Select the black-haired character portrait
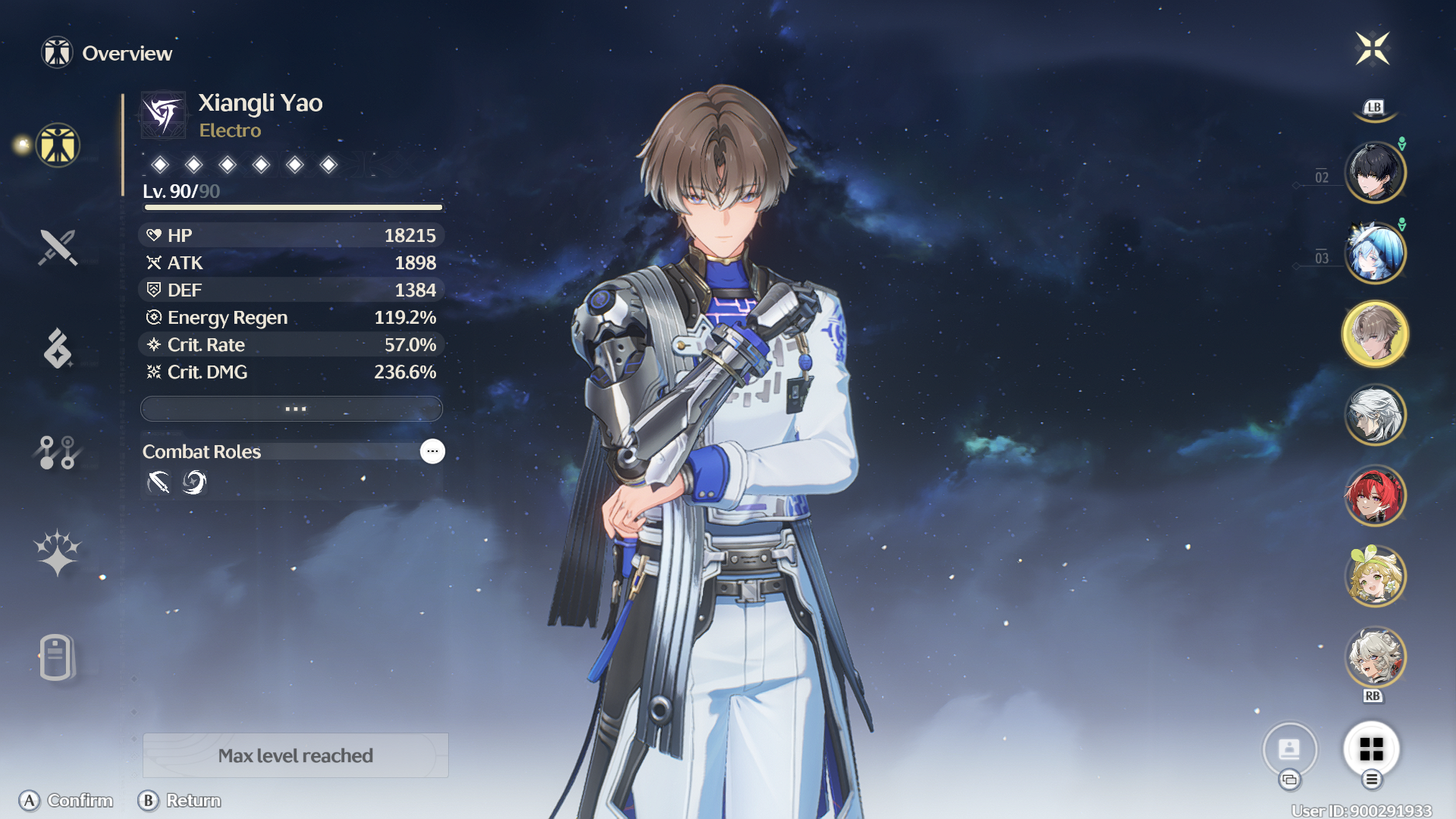This screenshot has width=1456, height=819. tap(1375, 173)
